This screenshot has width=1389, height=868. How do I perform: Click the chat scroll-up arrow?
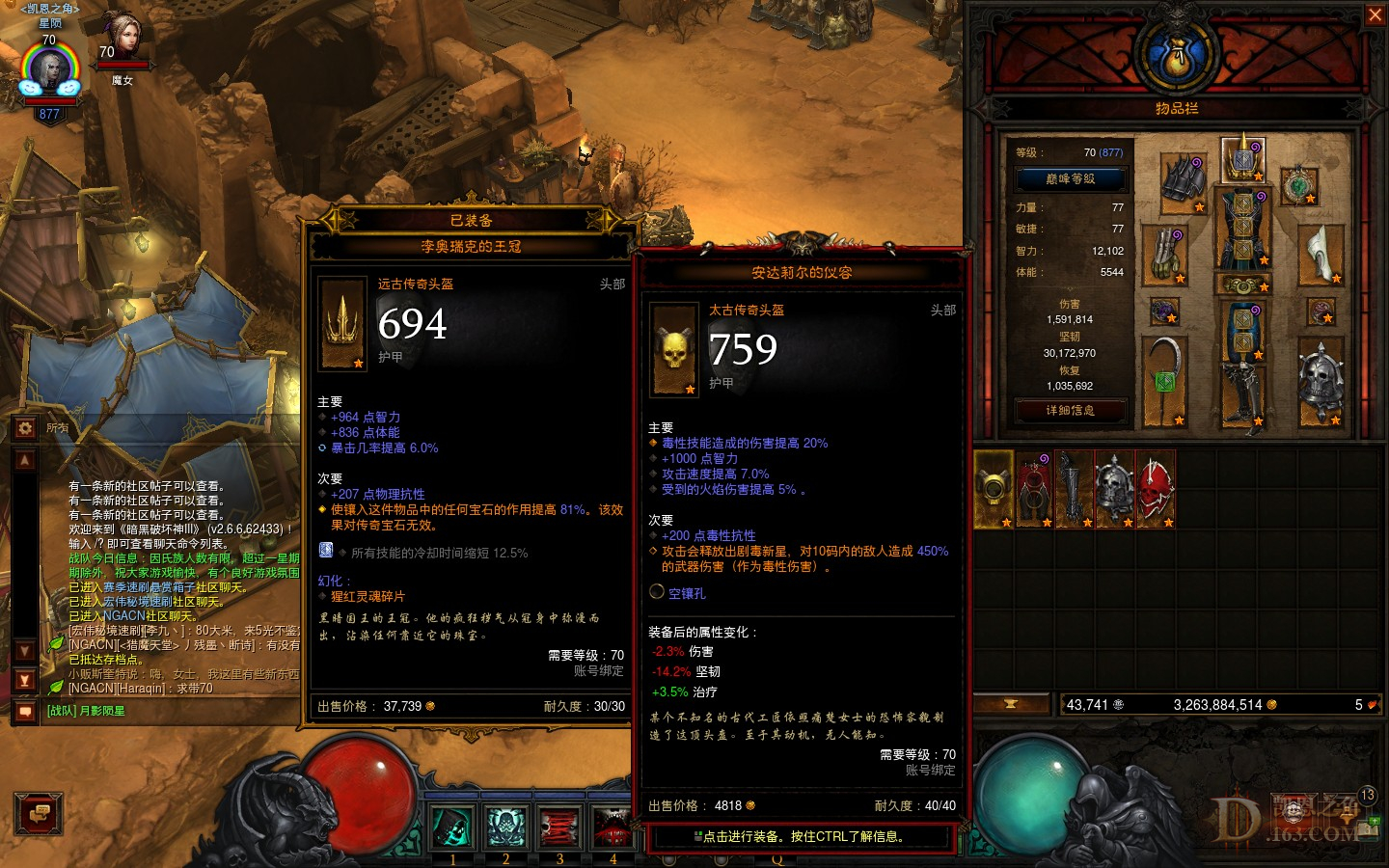(x=24, y=458)
